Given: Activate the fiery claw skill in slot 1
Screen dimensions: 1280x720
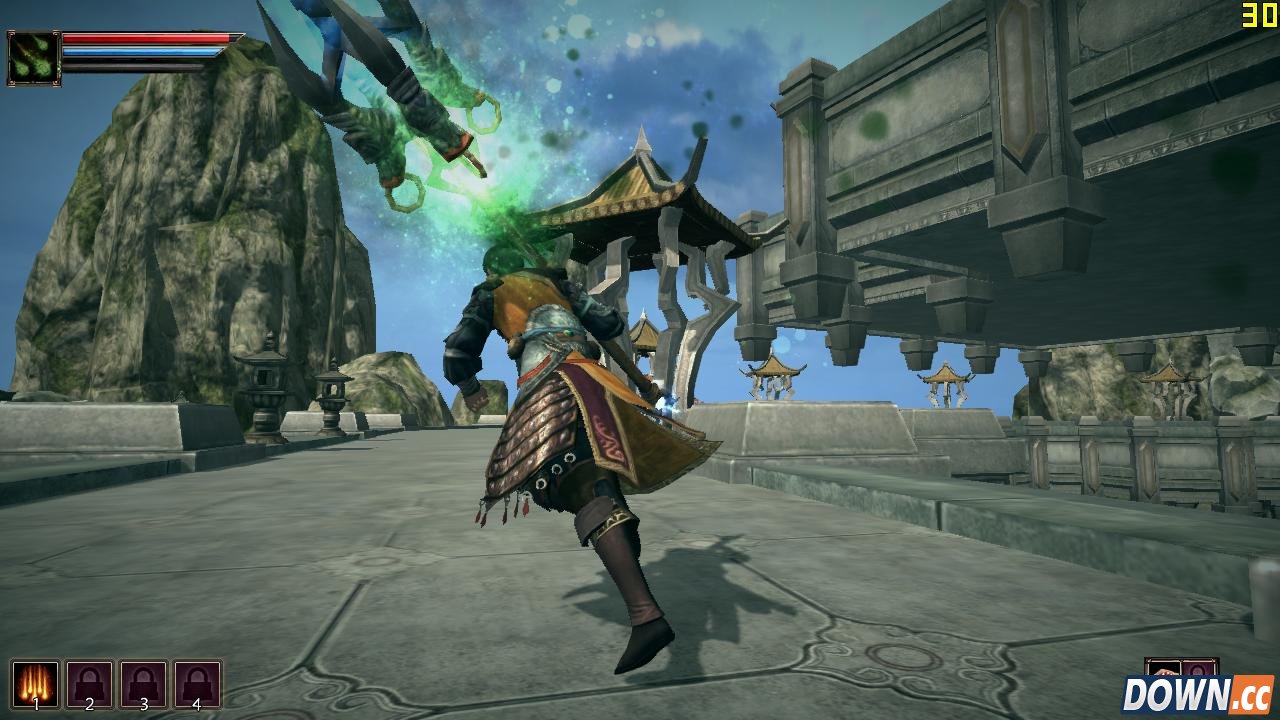Looking at the screenshot, I should 35,684.
